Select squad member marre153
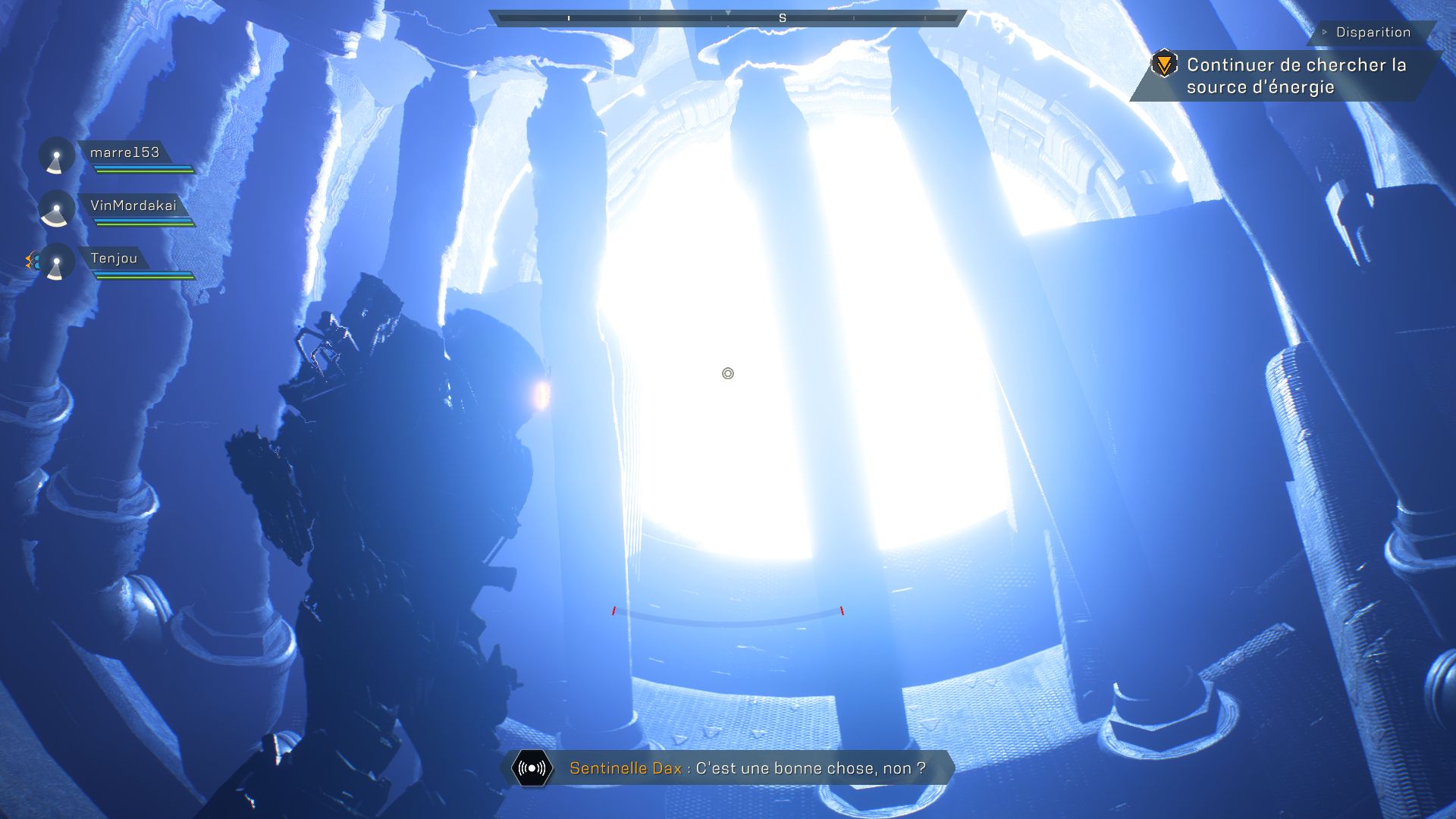The width and height of the screenshot is (1456, 819). pos(124,153)
